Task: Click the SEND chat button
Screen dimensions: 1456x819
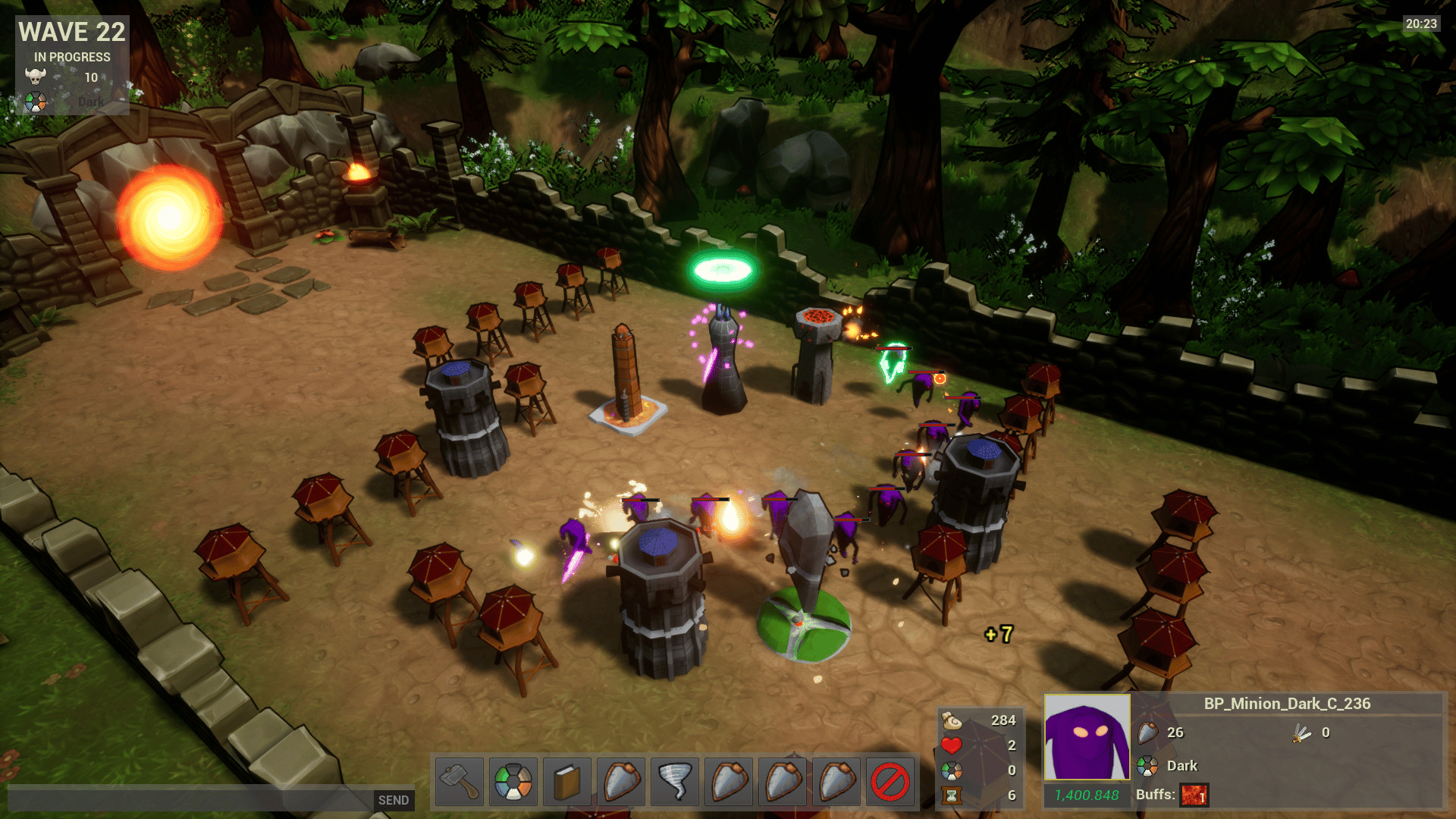Action: (x=394, y=800)
